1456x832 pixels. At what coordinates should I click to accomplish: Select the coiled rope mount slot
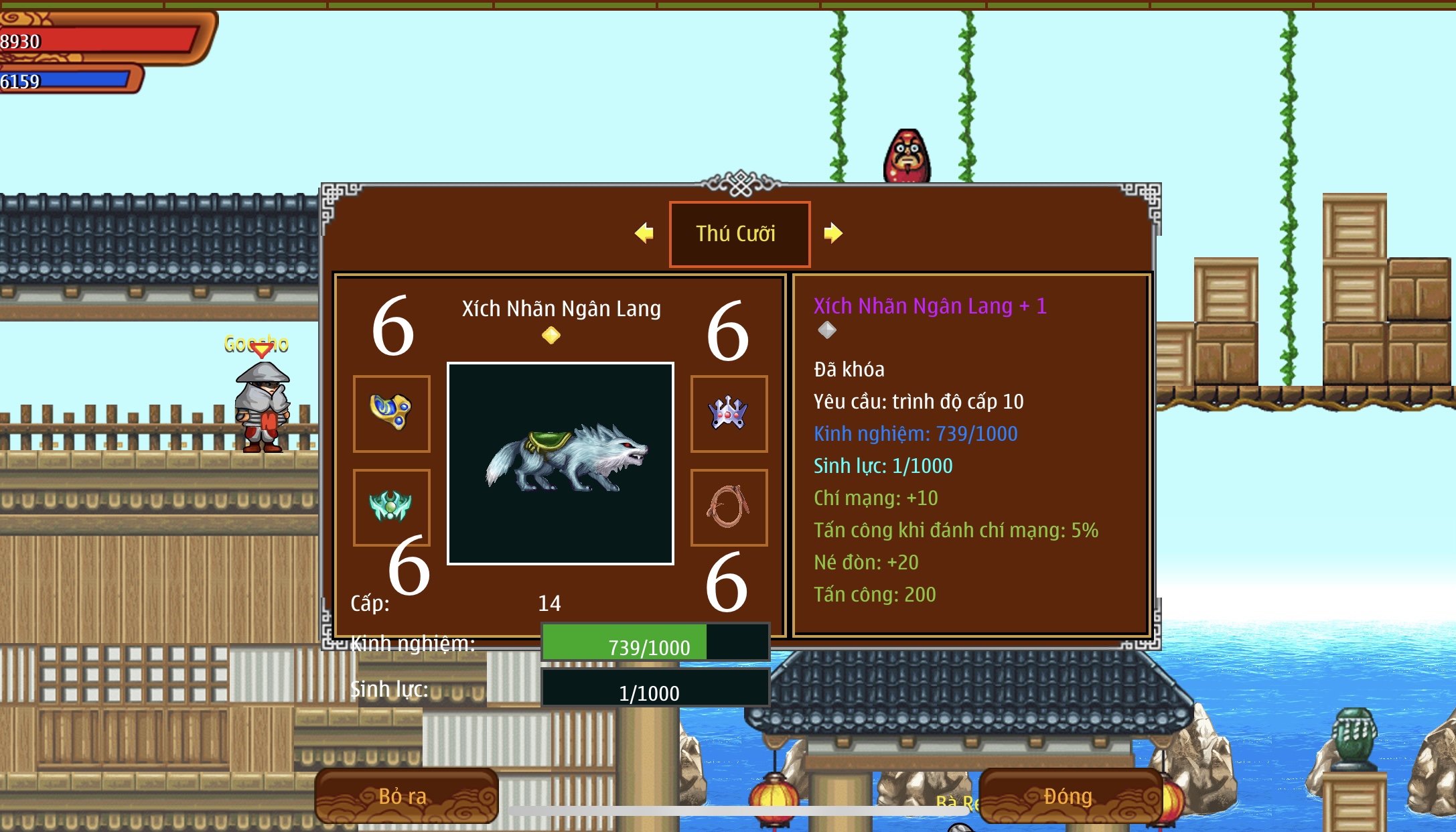(x=729, y=507)
